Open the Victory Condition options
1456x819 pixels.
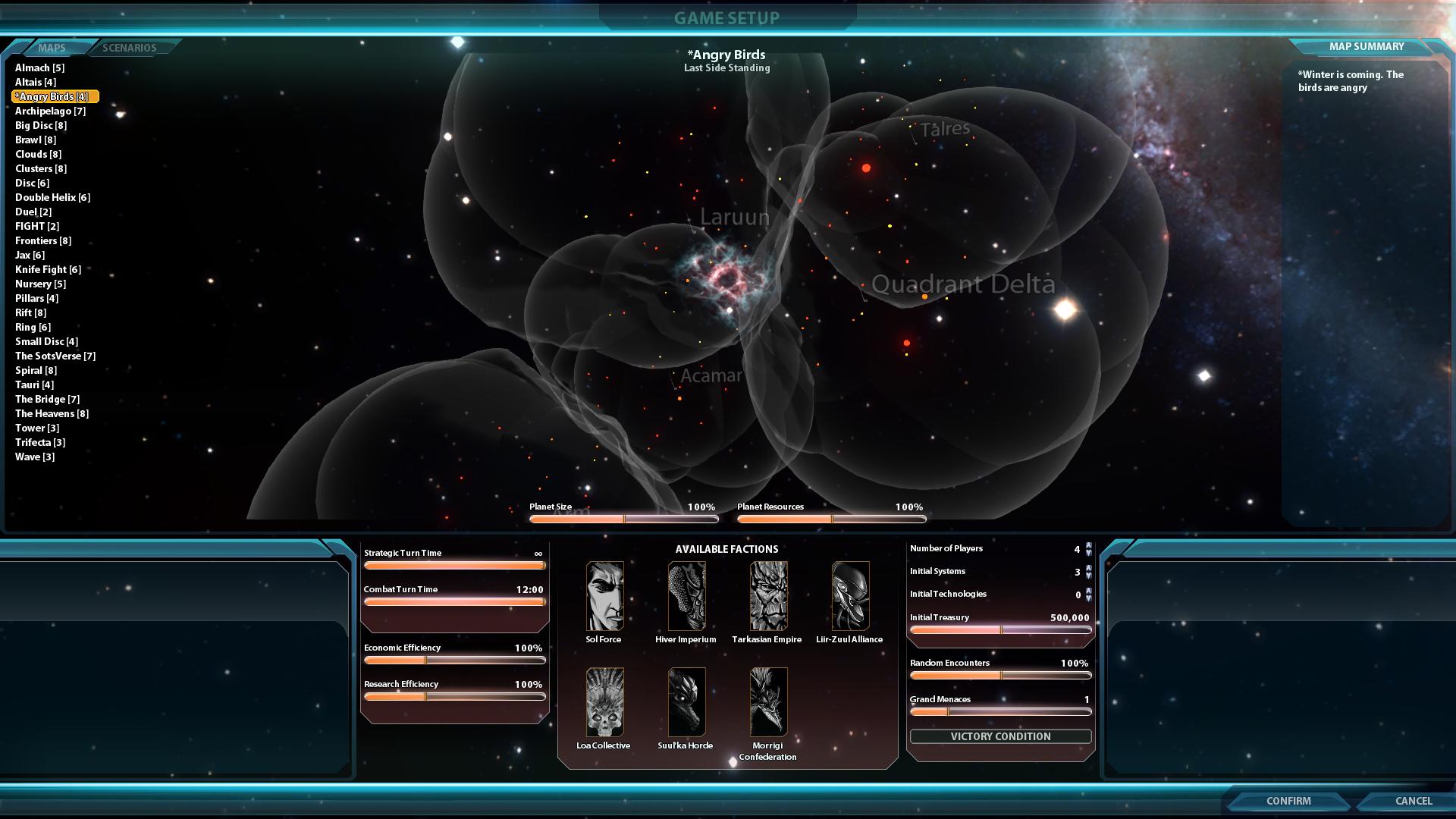point(1000,736)
